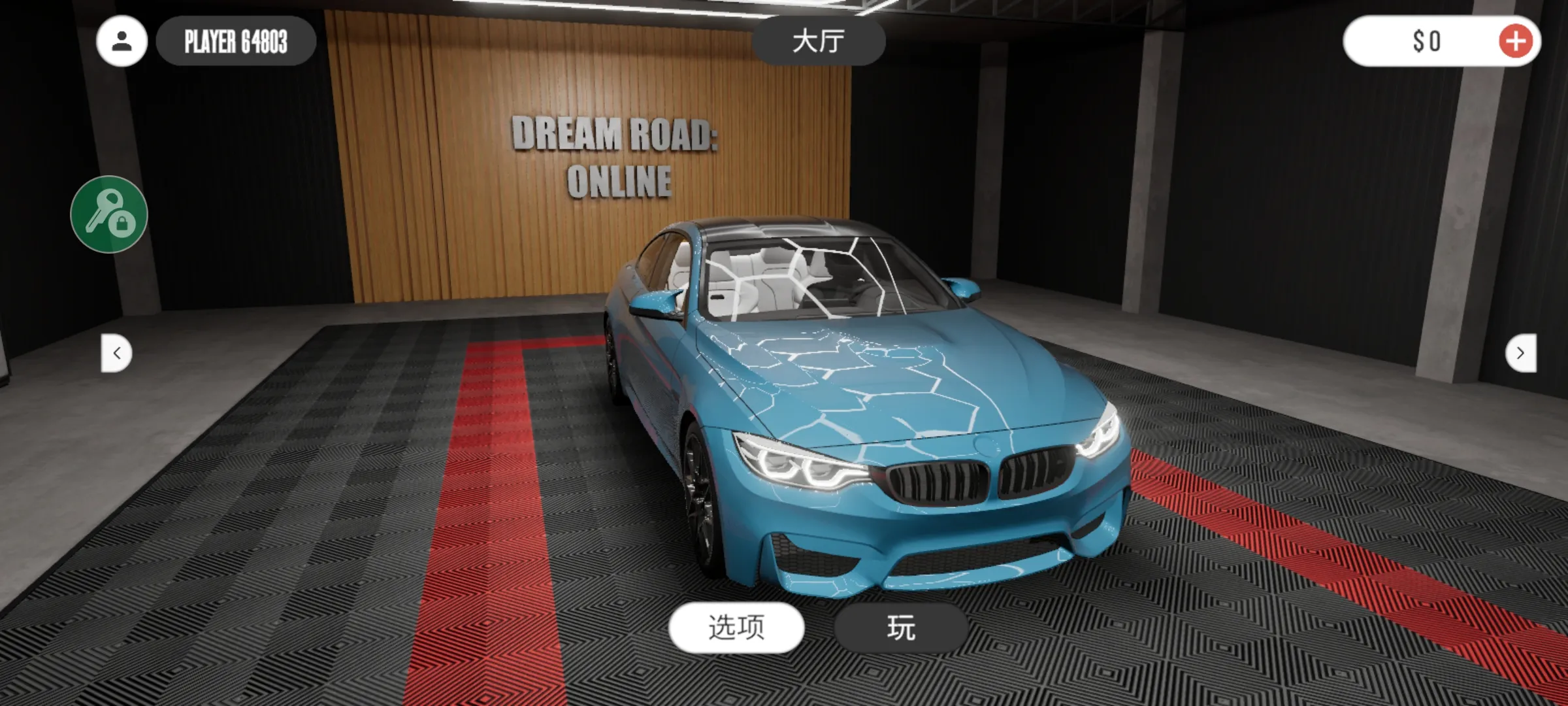The width and height of the screenshot is (1568, 706).
Task: Open the 大厅 lobby button
Action: point(819,41)
